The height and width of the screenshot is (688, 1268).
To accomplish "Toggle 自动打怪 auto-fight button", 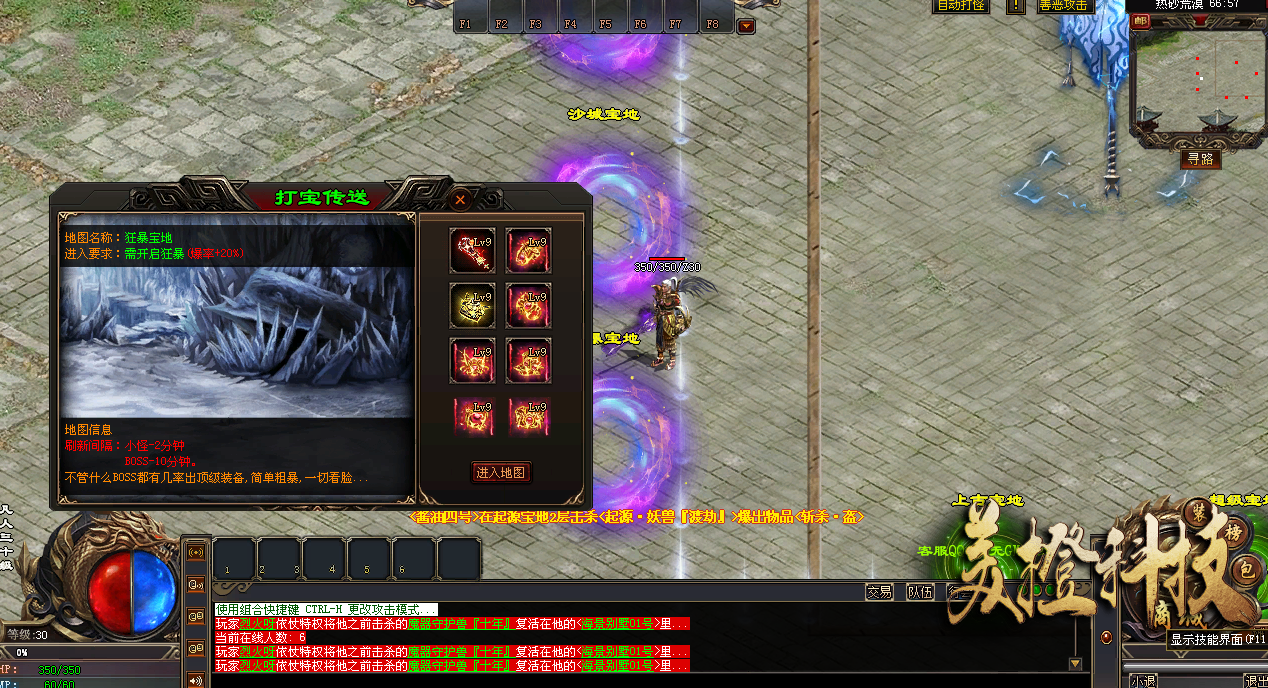I will click(x=960, y=5).
